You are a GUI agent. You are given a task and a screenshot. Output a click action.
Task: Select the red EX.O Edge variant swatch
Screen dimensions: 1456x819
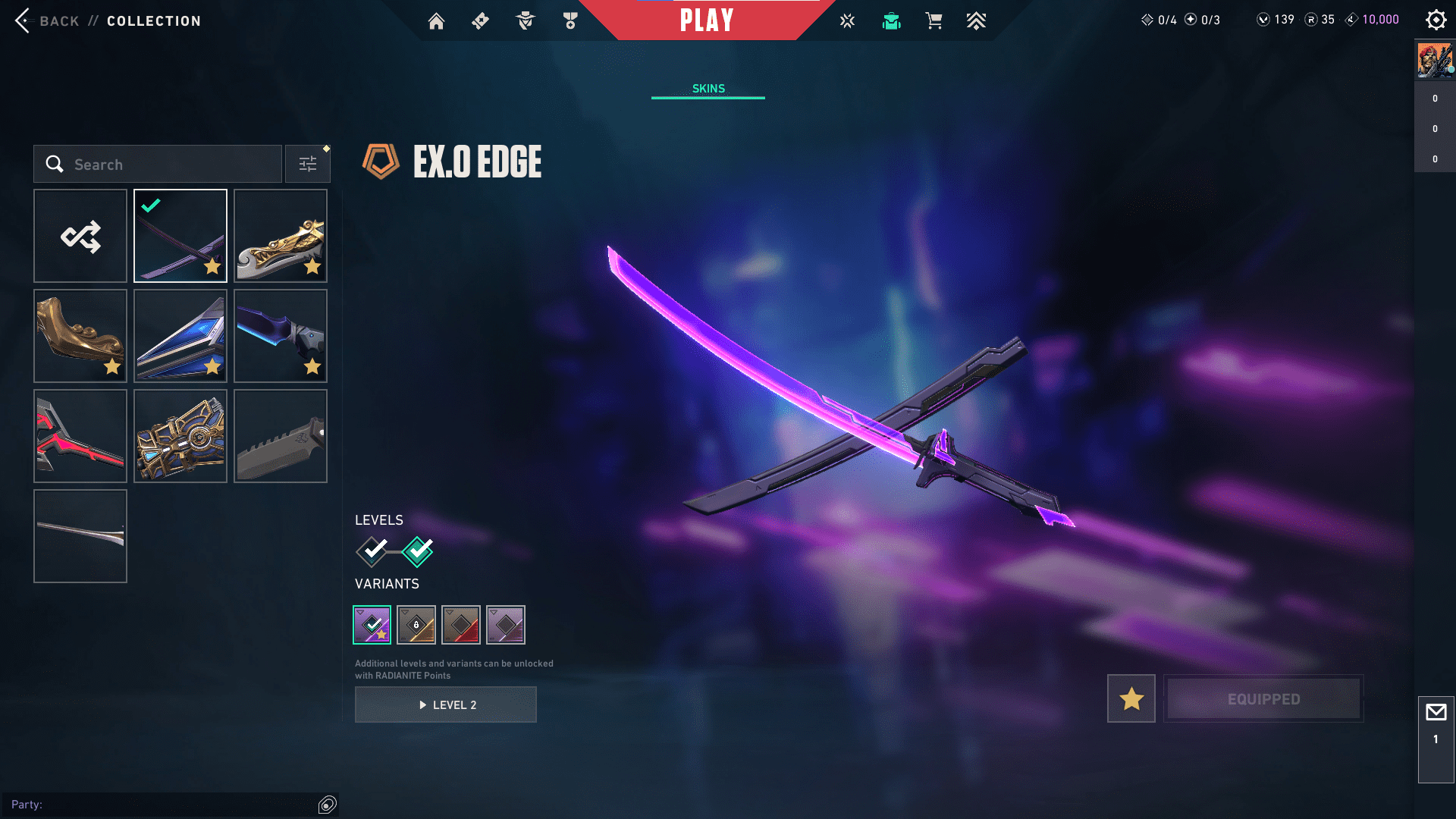(x=462, y=624)
